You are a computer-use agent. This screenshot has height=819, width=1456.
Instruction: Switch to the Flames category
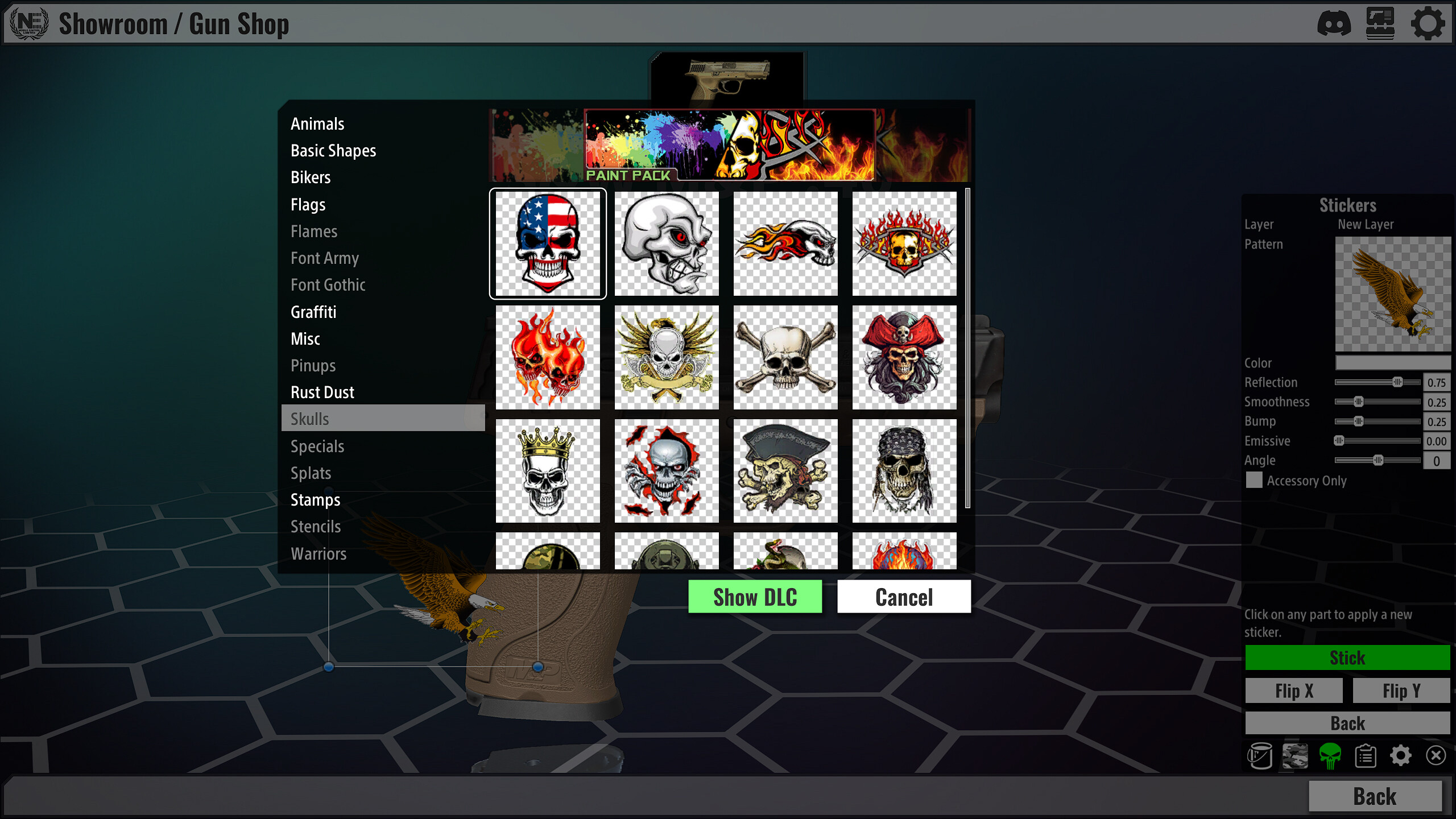point(314,231)
